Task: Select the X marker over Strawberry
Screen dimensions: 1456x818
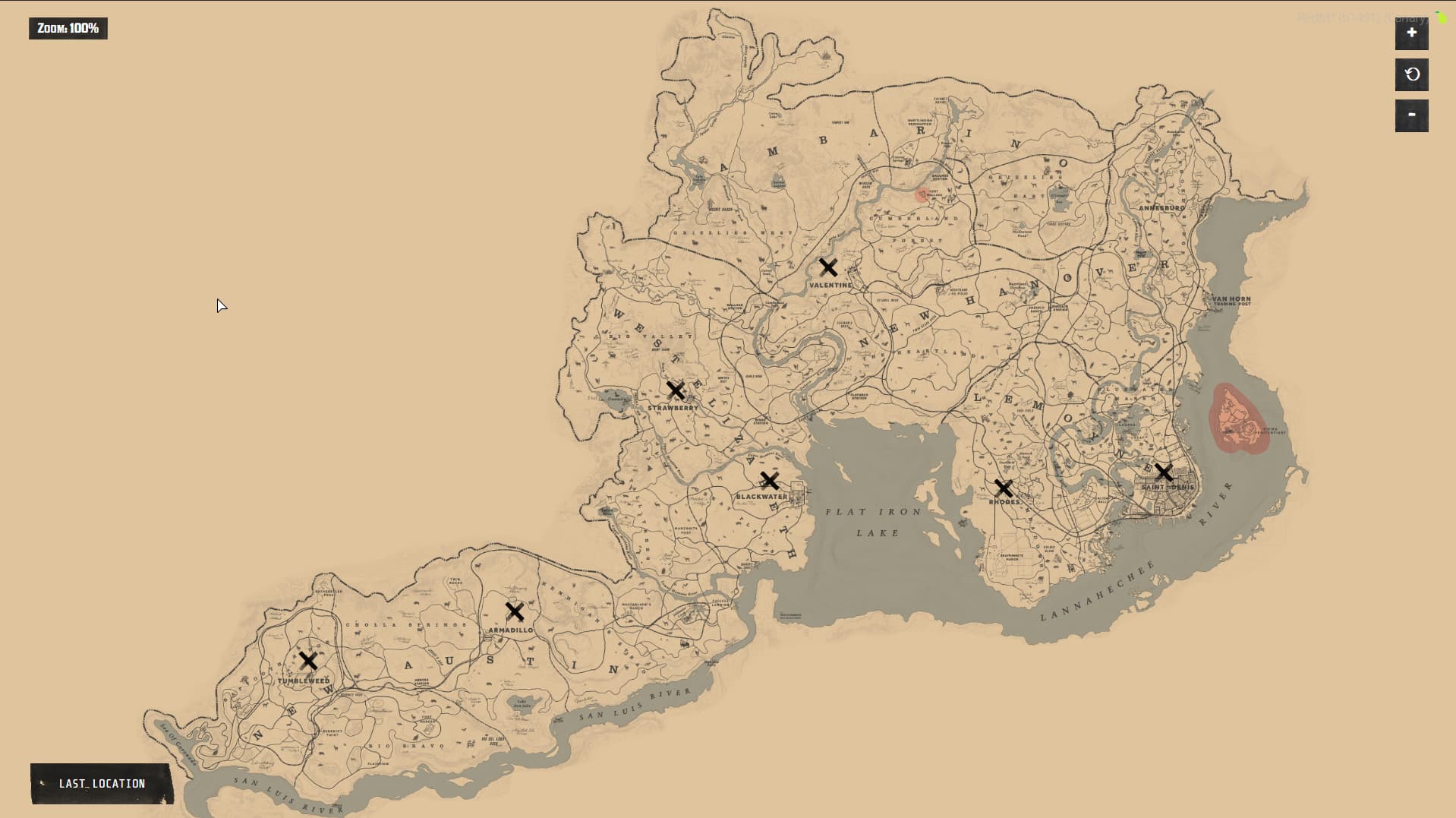Action: [676, 390]
